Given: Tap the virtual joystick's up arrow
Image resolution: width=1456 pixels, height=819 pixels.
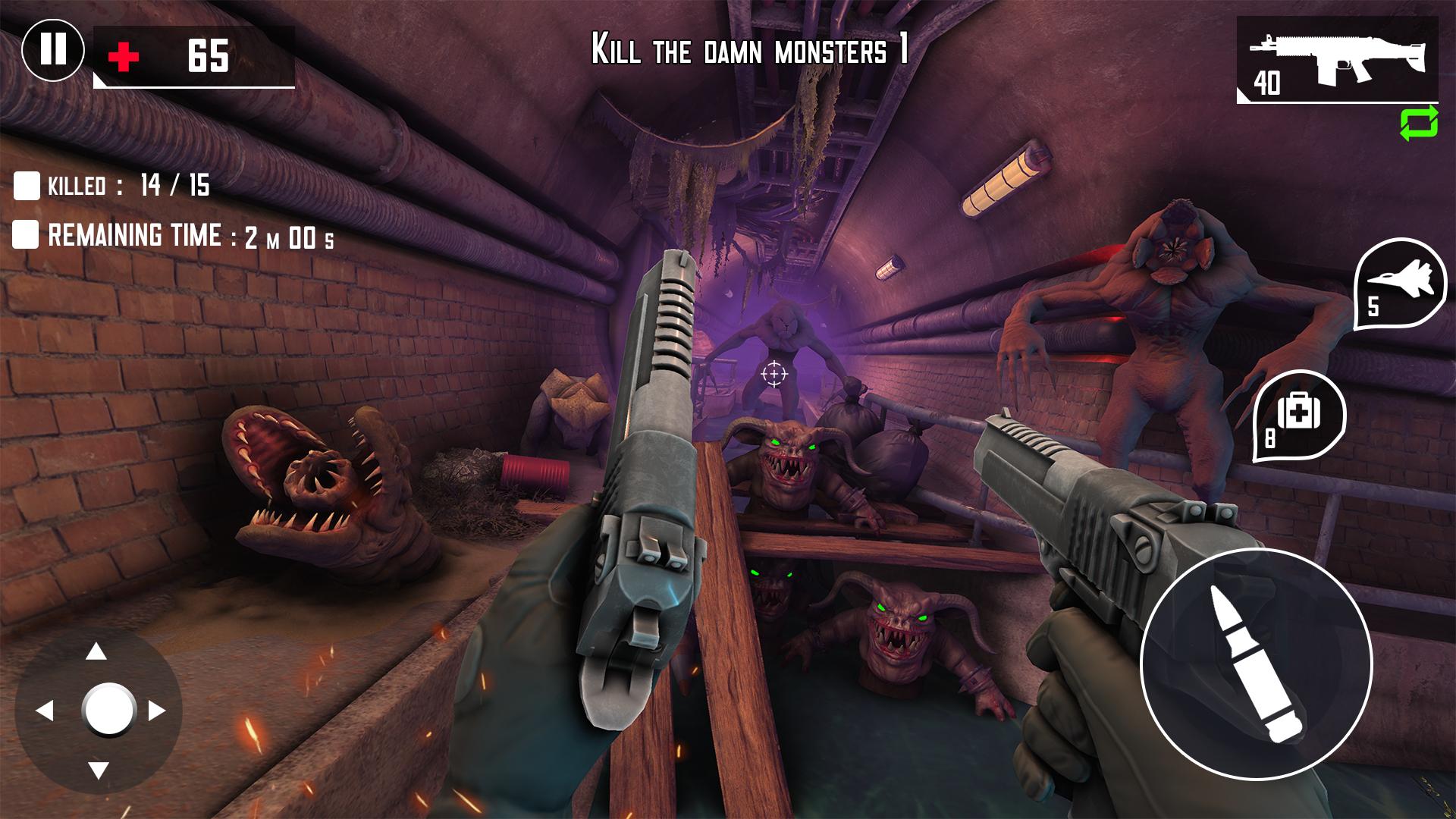Looking at the screenshot, I should pyautogui.click(x=96, y=651).
